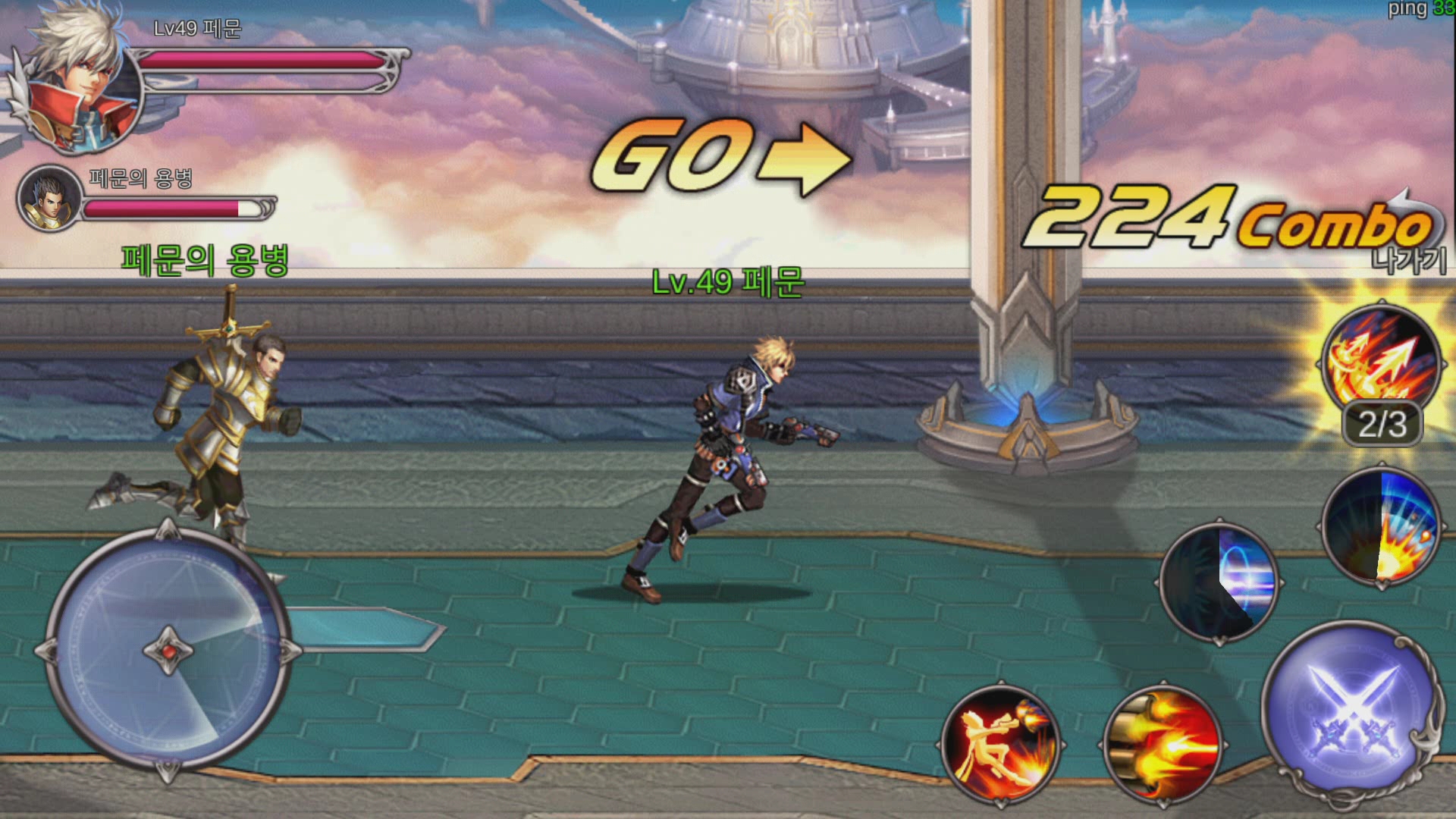This screenshot has height=819, width=1456.
Task: Activate the flaming arrows skill showing 2/3
Action: (1380, 362)
